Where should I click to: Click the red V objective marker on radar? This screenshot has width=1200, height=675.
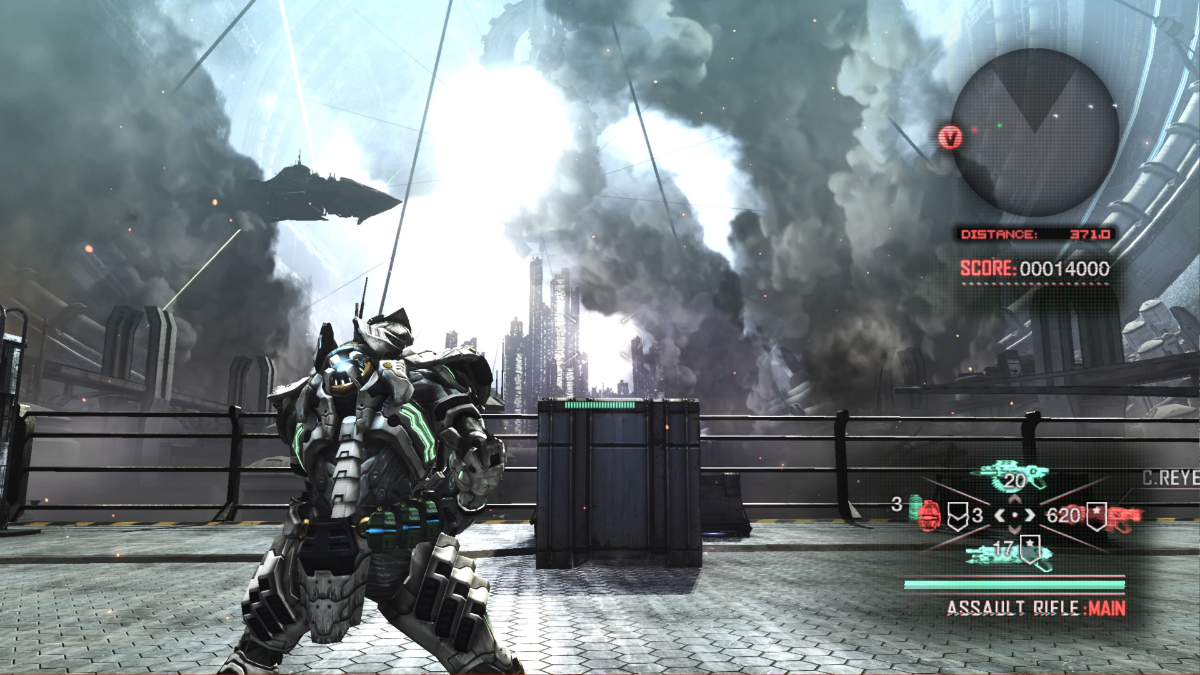(951, 136)
